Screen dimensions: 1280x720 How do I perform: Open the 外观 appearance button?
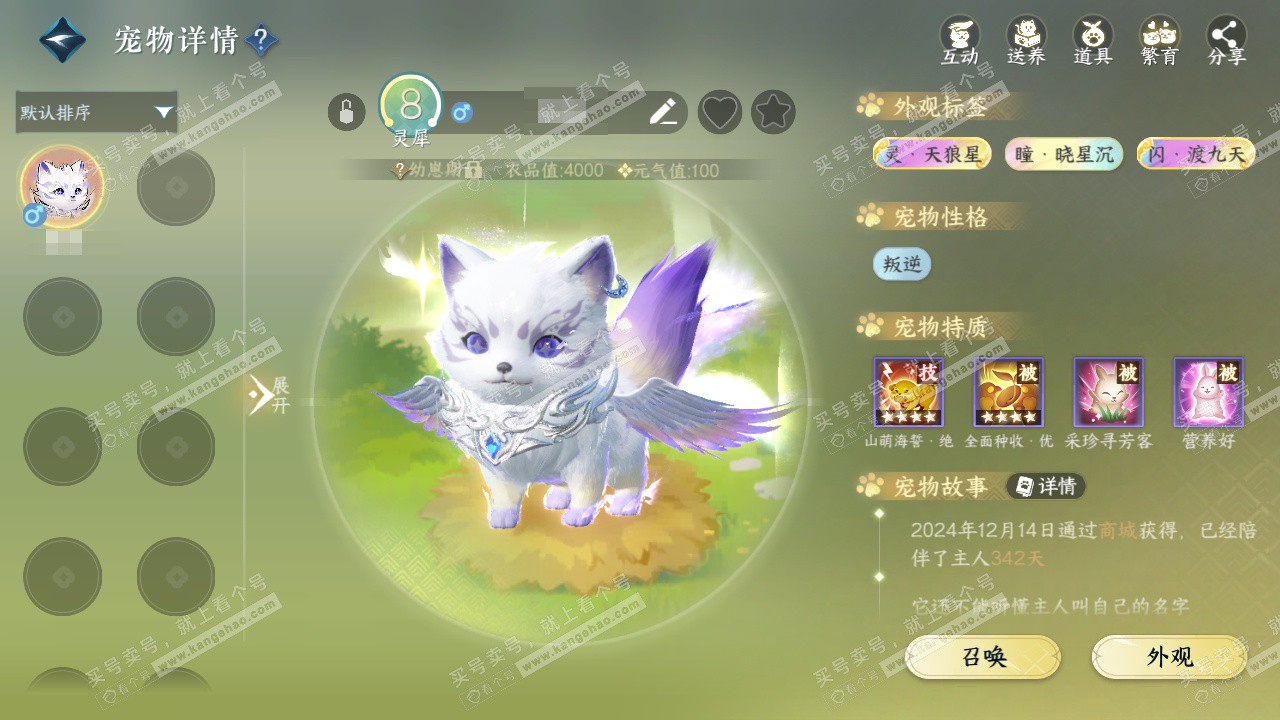pos(1169,657)
